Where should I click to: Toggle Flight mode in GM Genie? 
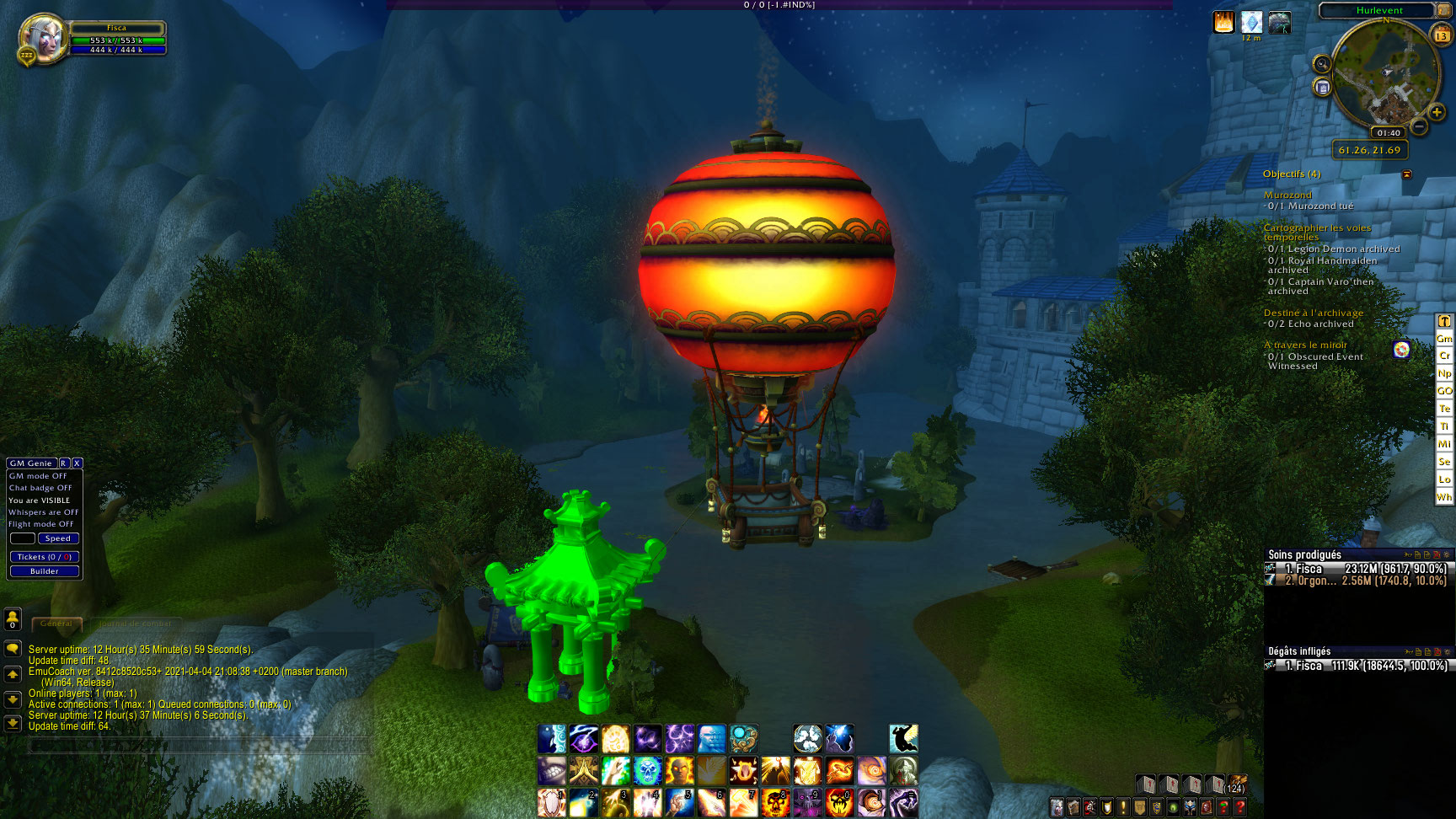[41, 524]
